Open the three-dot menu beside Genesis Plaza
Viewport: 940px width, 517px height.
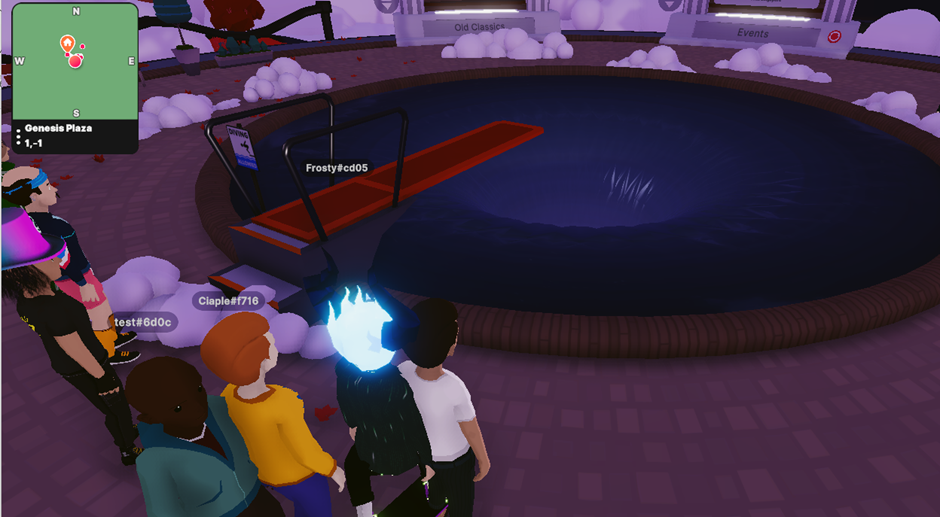18,136
